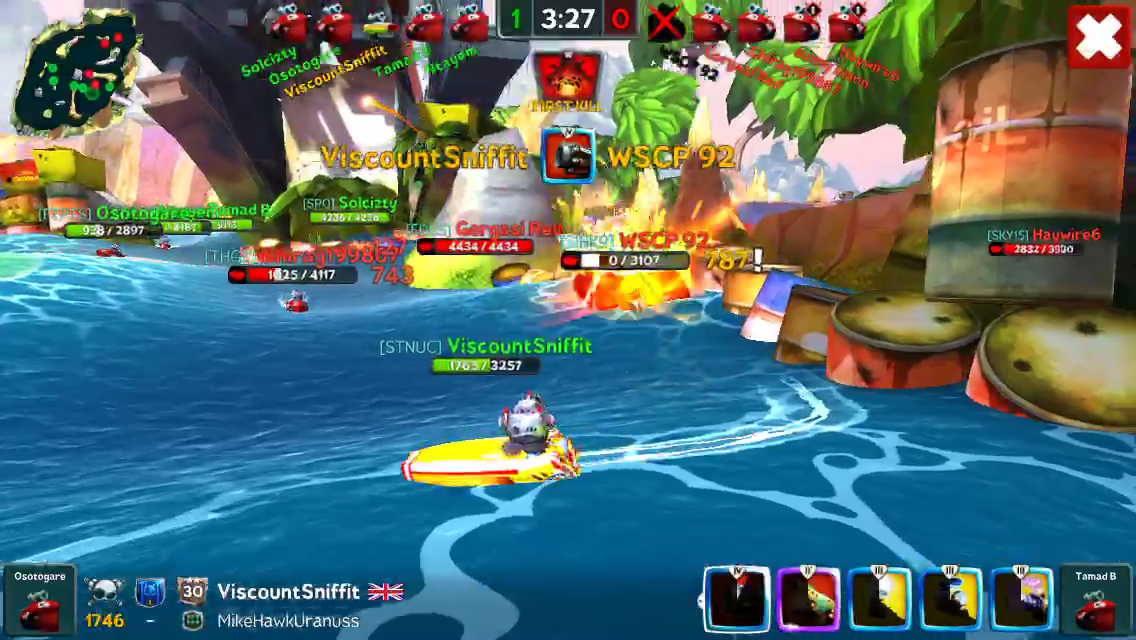Click the crossed-out destroyed enemy ship icon
Viewport: 1136px width, 640px height.
tap(665, 22)
